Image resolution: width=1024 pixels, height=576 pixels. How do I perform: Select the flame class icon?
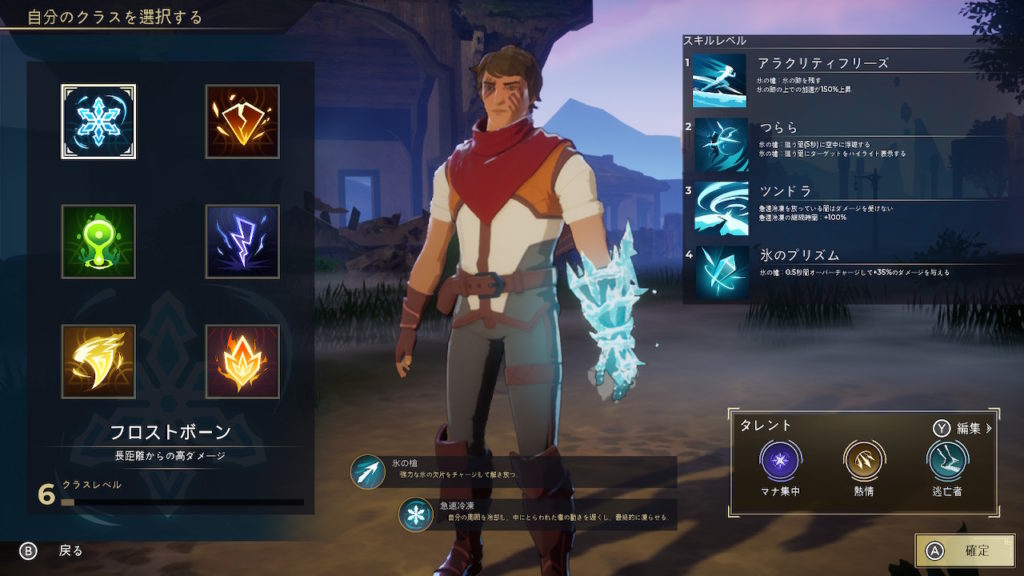(242, 361)
